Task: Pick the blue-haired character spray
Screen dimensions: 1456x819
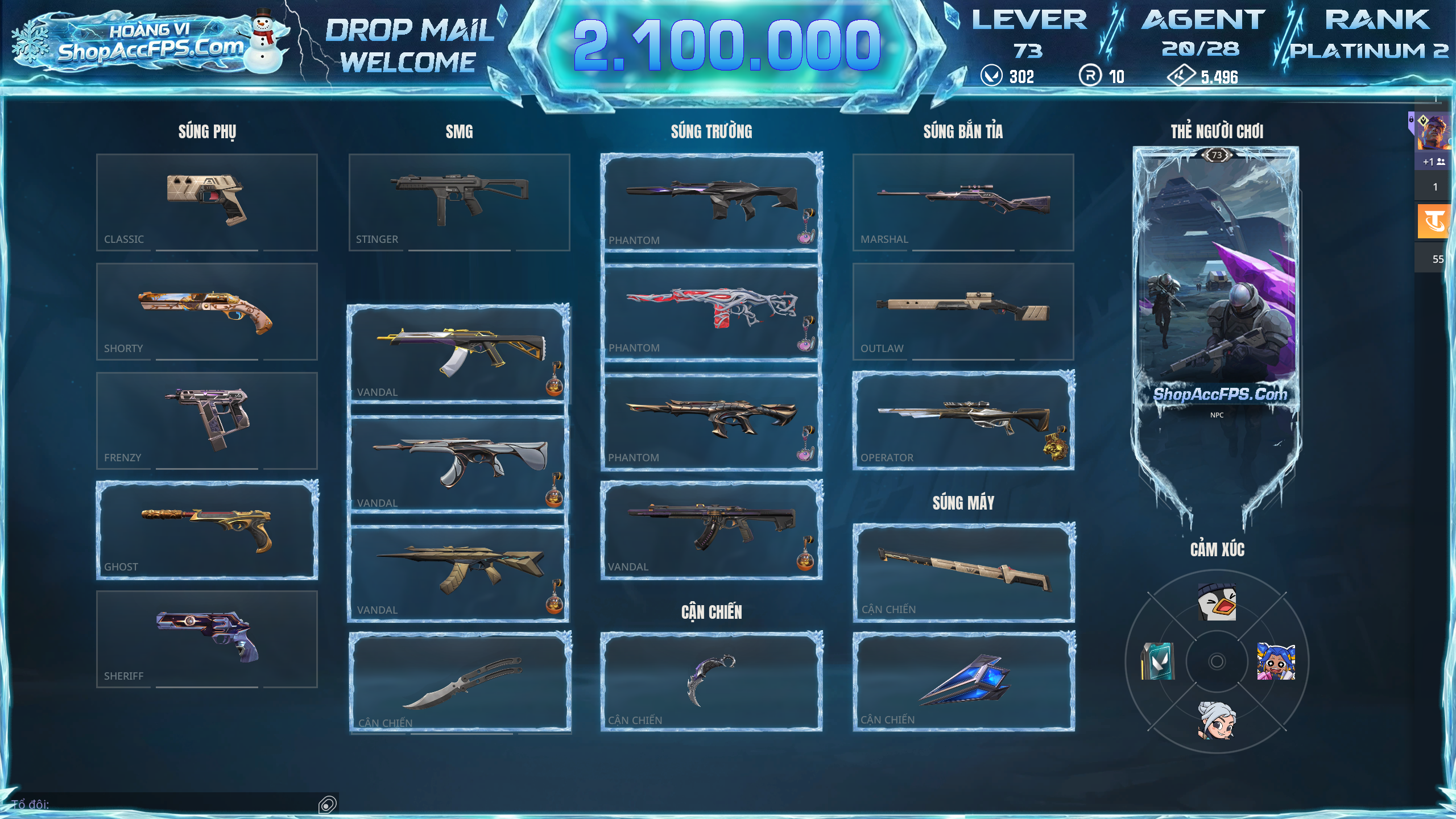Action: (1276, 661)
